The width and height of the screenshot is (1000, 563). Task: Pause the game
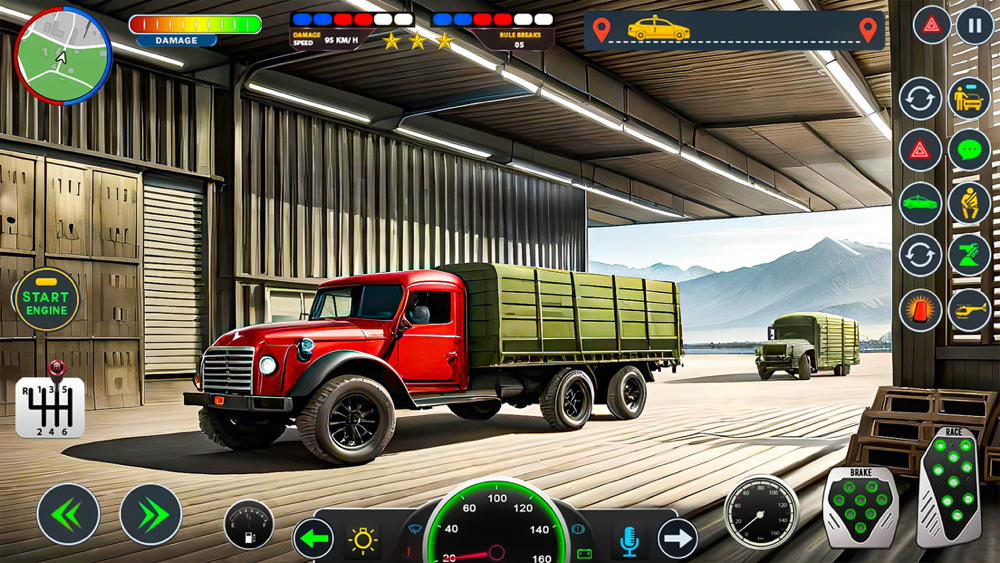point(974,25)
